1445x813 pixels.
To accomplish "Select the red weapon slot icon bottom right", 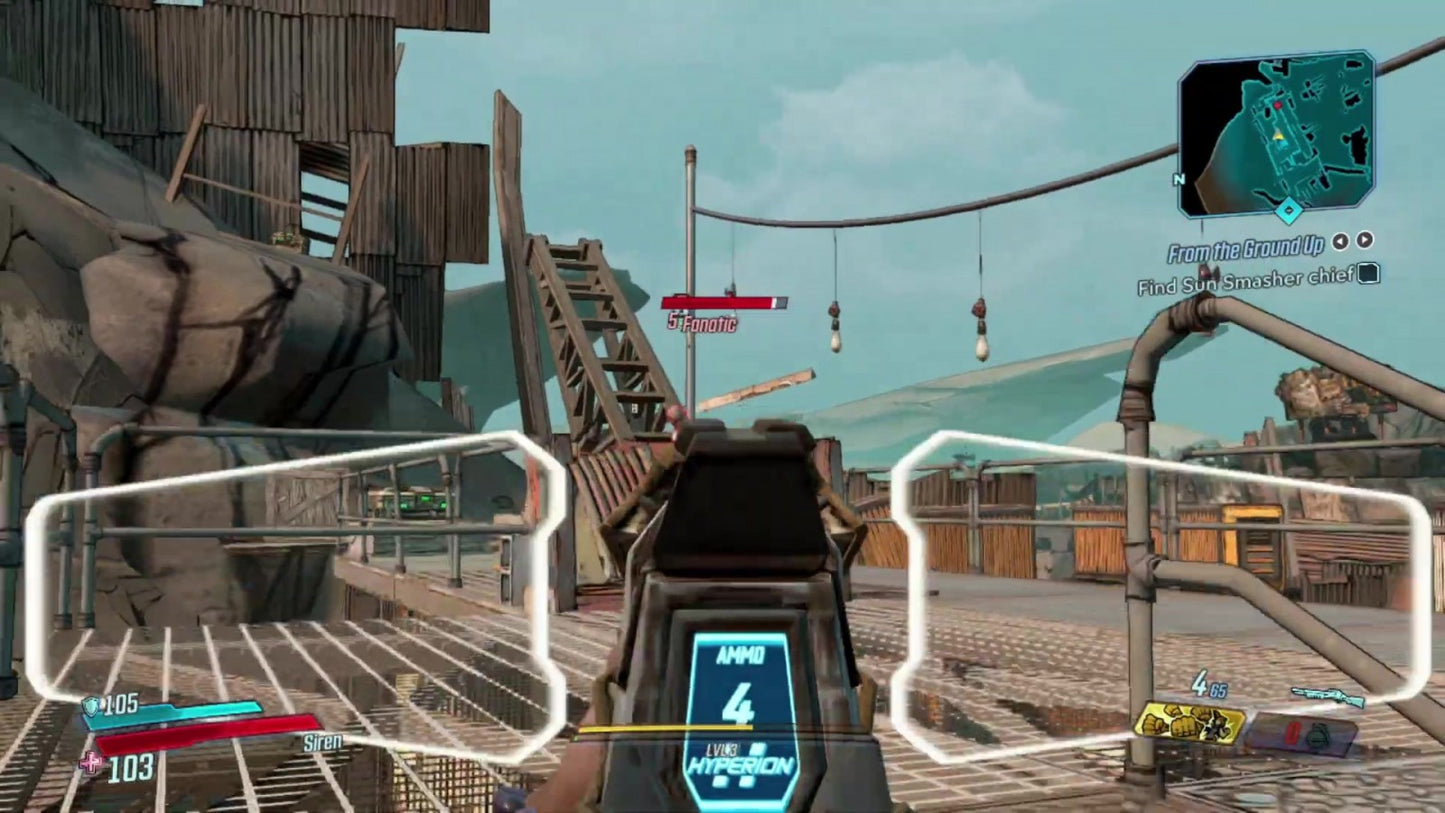I will click(1295, 733).
